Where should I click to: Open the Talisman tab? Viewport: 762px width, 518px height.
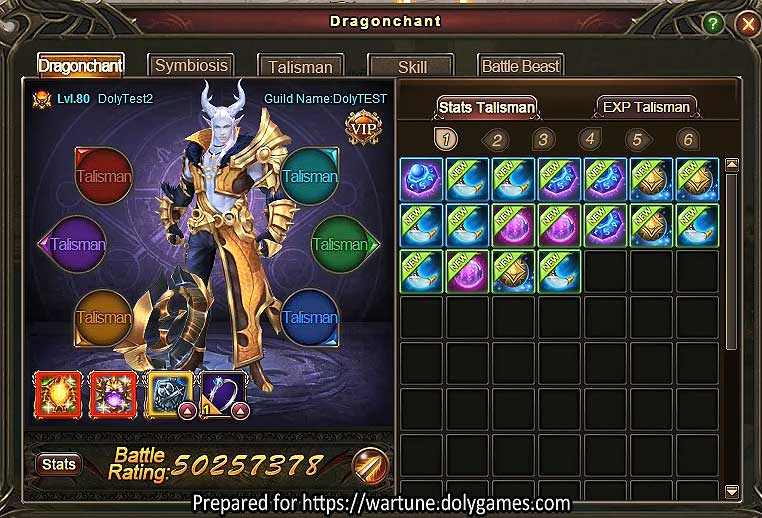300,67
